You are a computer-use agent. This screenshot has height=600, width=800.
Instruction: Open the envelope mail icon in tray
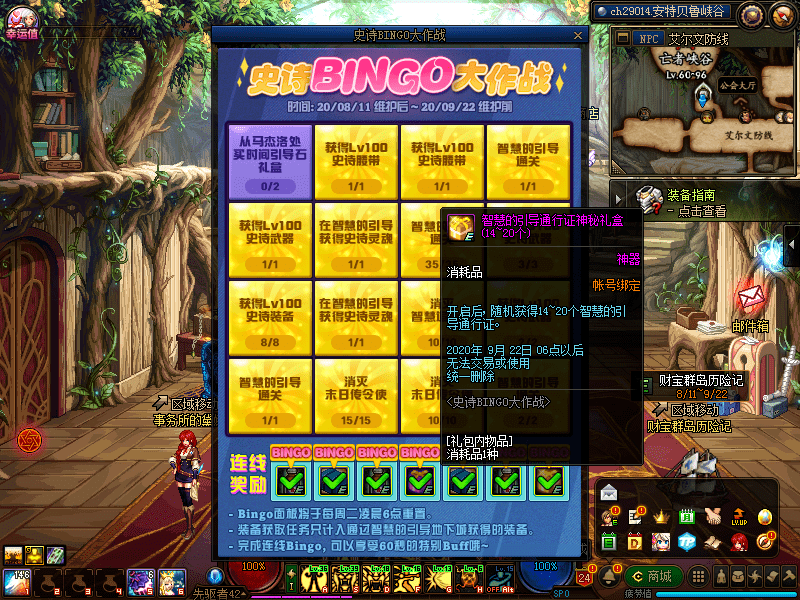coord(609,492)
